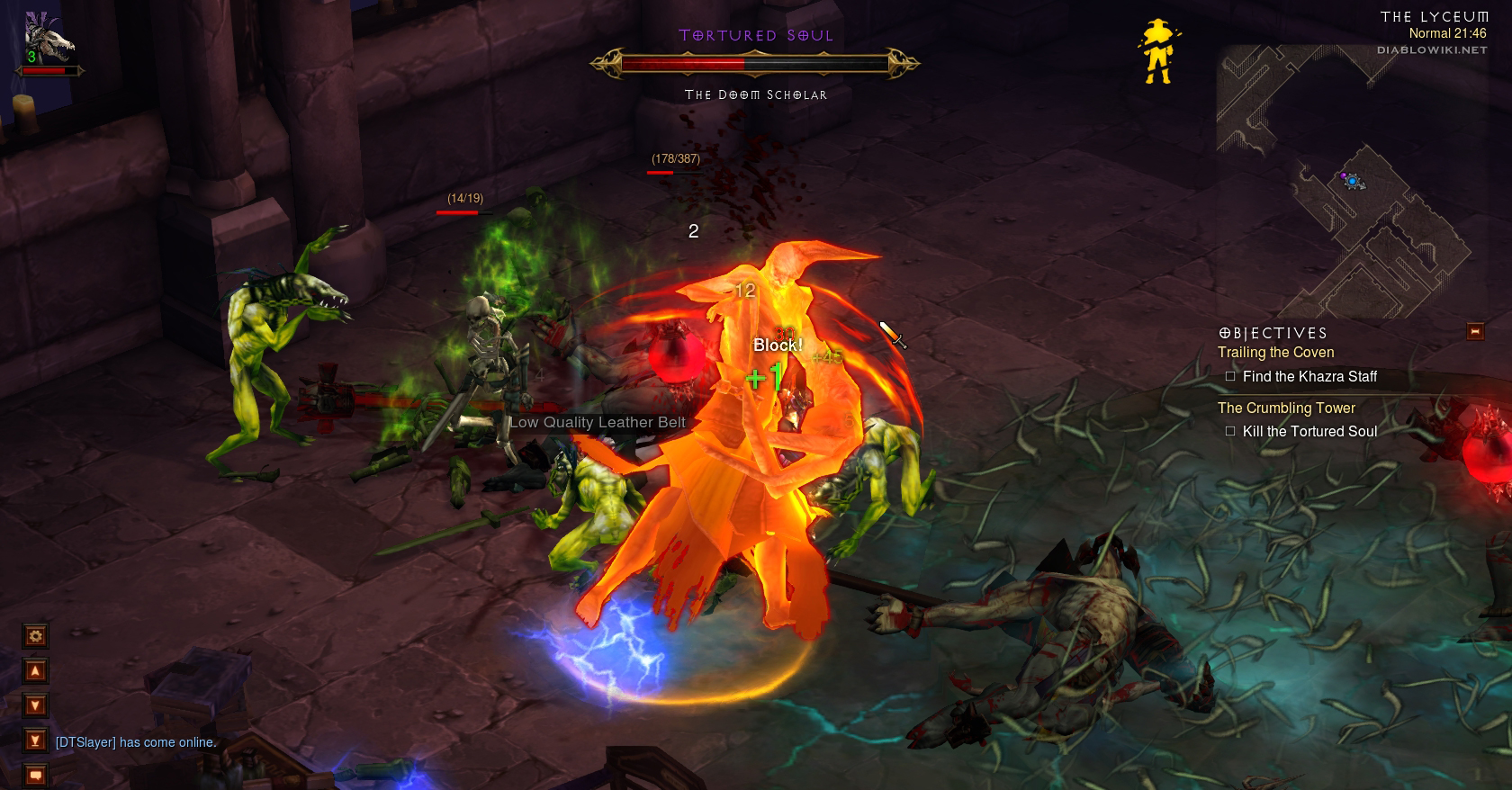Click the chat scroll-down arrow button
The height and width of the screenshot is (790, 1512).
(x=35, y=705)
